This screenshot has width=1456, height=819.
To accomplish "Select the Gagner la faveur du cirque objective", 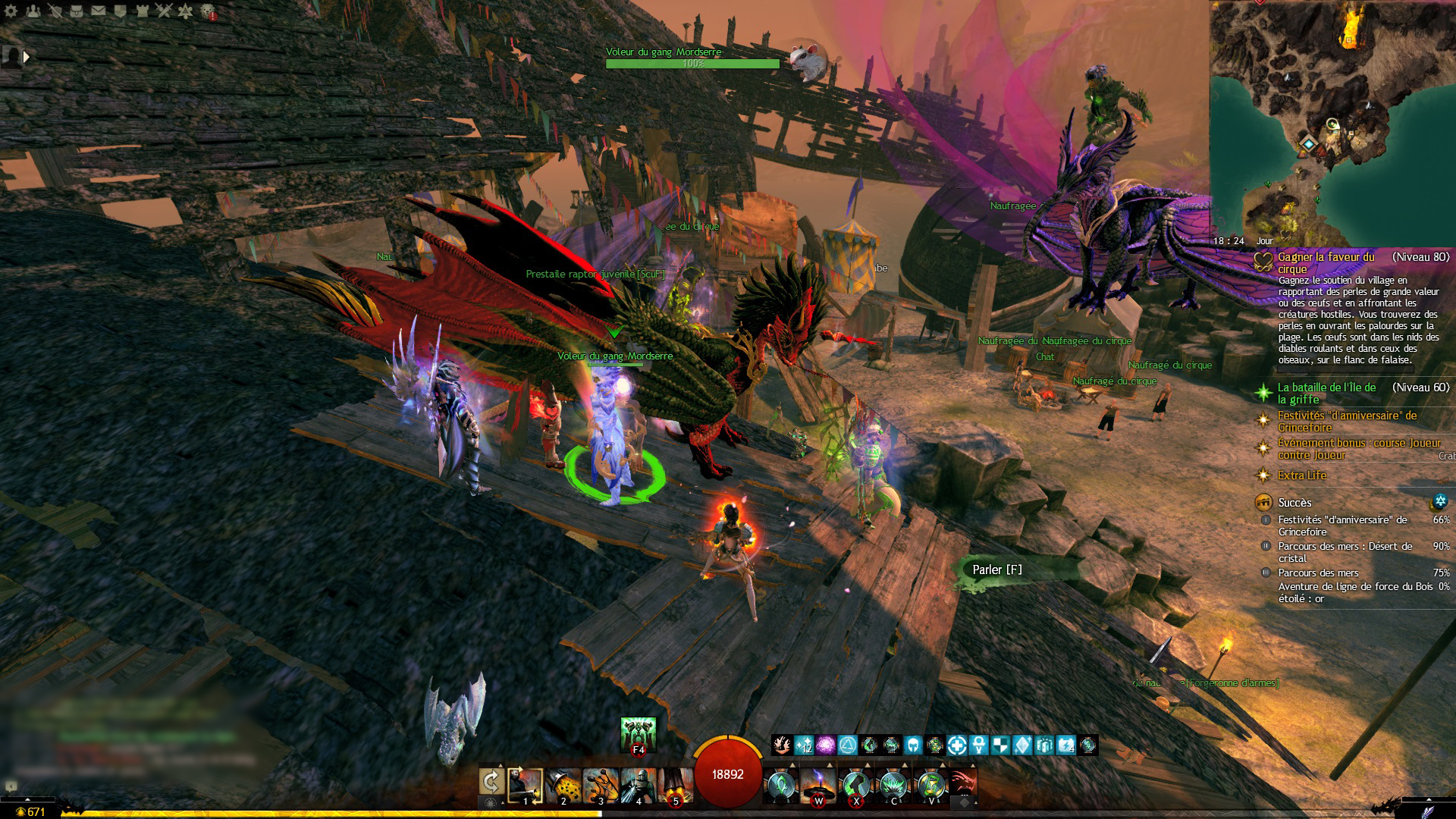I will point(1326,262).
